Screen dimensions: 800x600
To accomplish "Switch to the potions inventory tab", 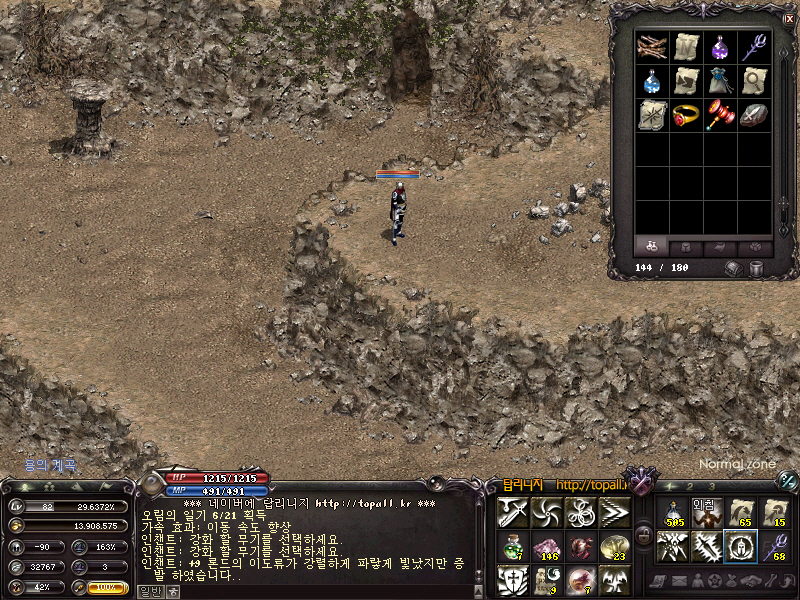I will coord(652,246).
